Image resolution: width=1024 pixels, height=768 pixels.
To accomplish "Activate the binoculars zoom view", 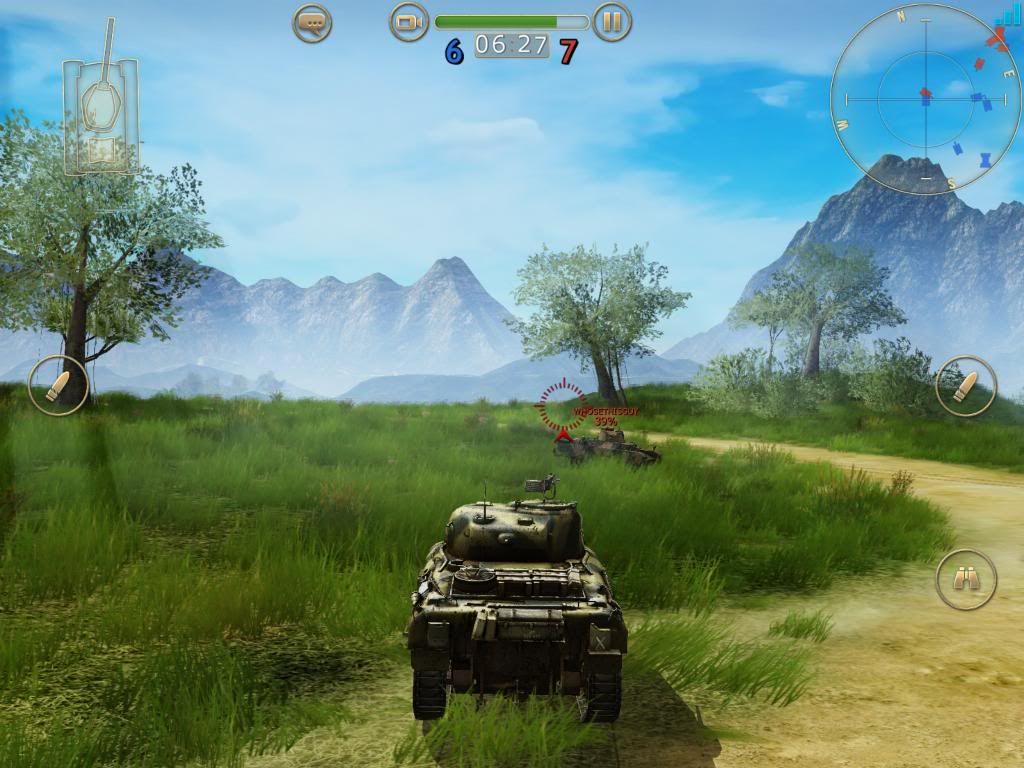I will (966, 579).
